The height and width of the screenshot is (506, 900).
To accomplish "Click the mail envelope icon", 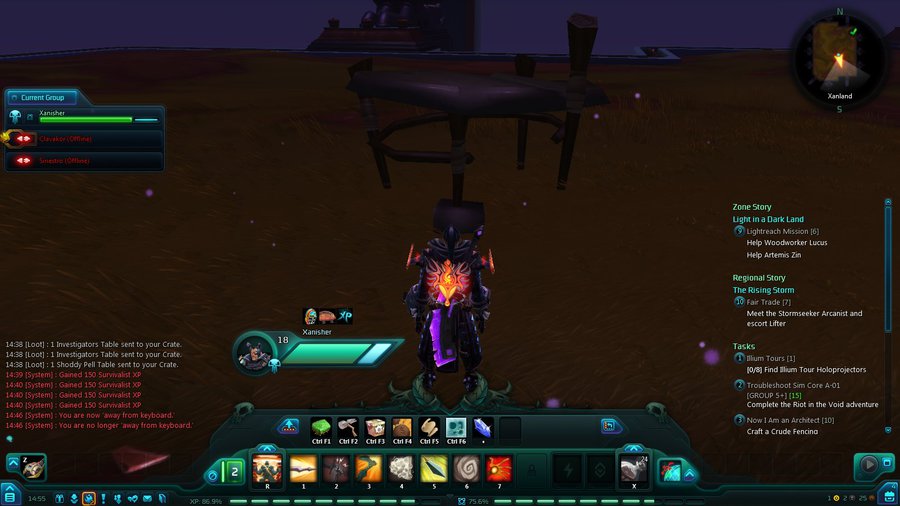I will pos(147,498).
